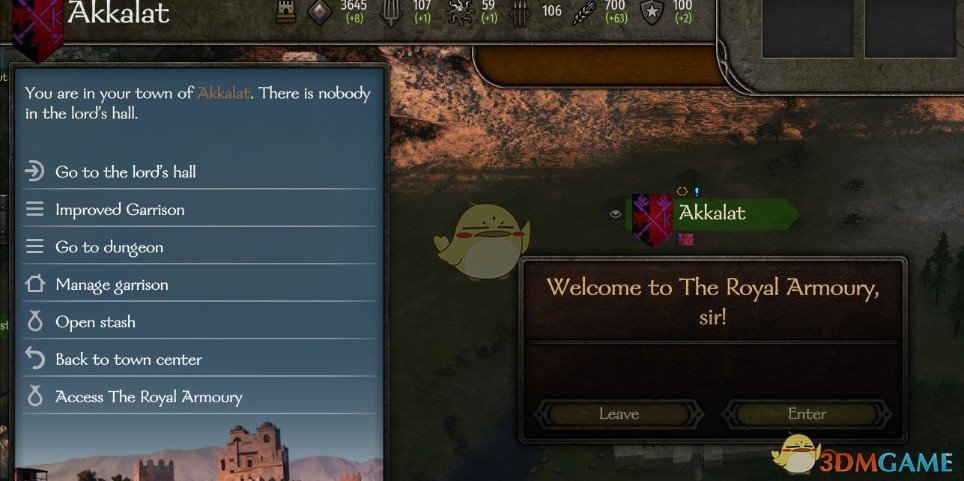Toggle the eye icon beside Akkalat nameplate
Screen dimensions: 964x481
pos(614,213)
